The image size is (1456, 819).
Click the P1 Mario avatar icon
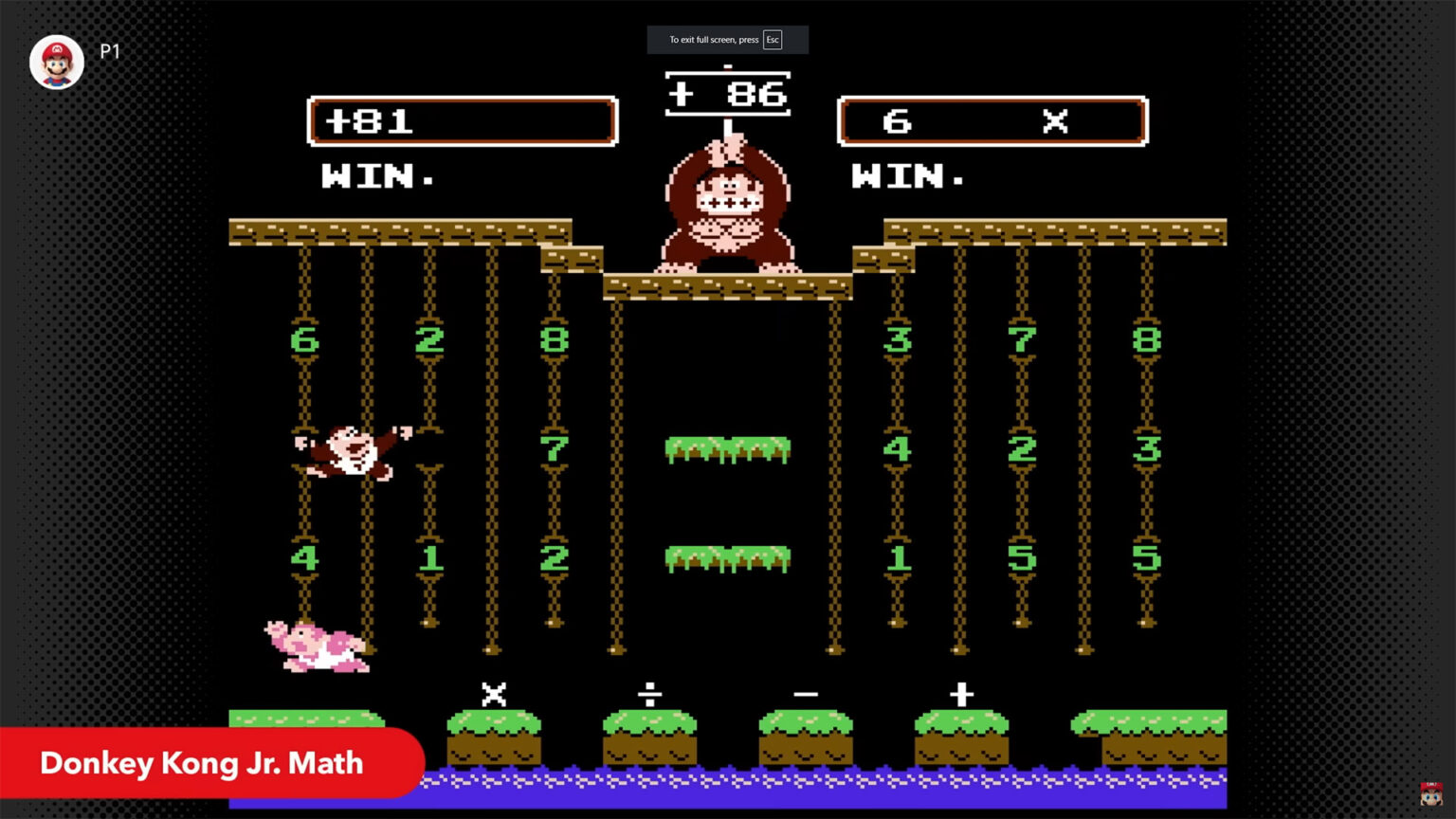tap(56, 60)
